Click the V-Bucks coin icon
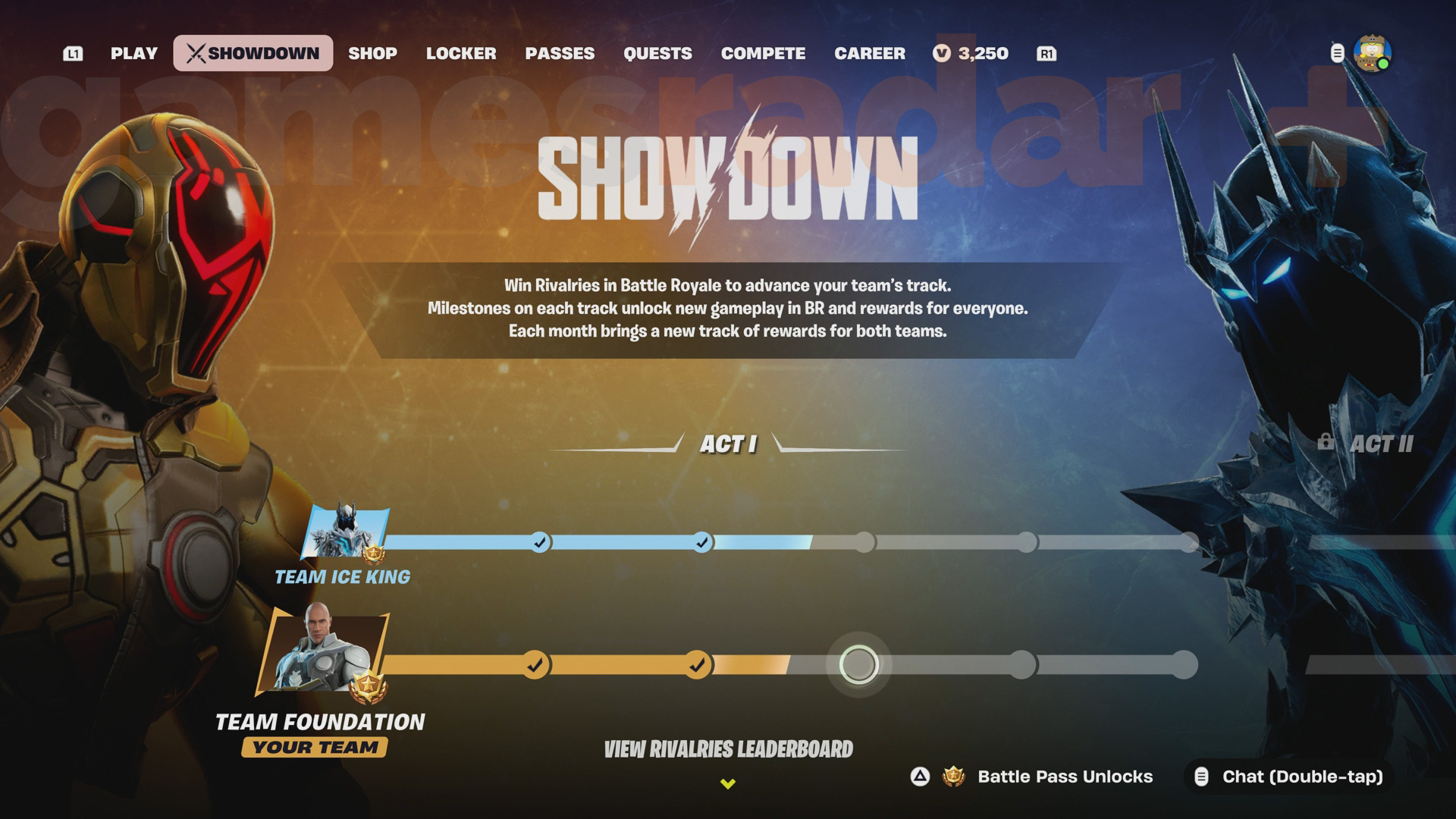This screenshot has width=1456, height=819. tap(941, 53)
